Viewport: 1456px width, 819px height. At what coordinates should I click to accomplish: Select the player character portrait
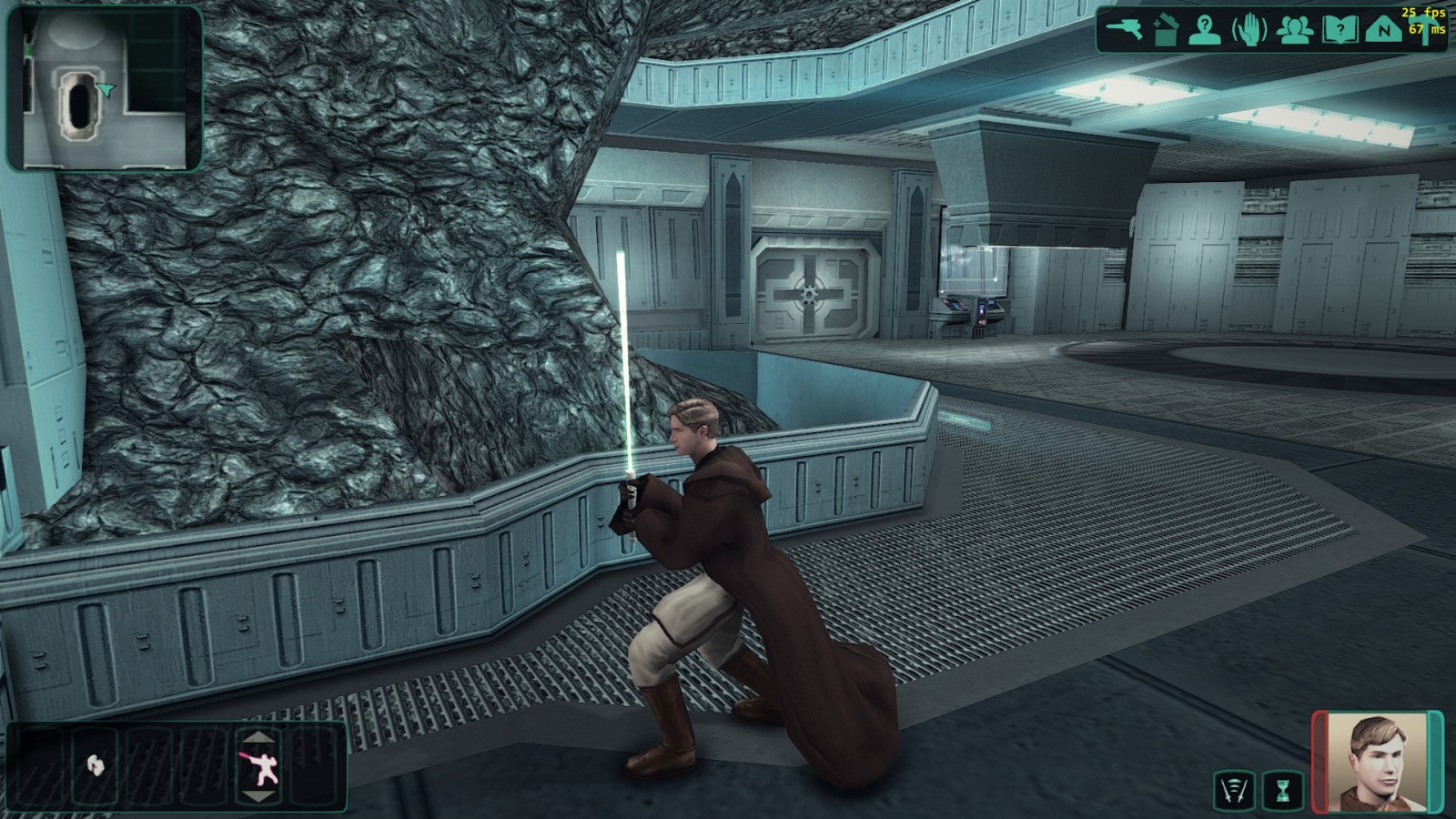click(1377, 763)
